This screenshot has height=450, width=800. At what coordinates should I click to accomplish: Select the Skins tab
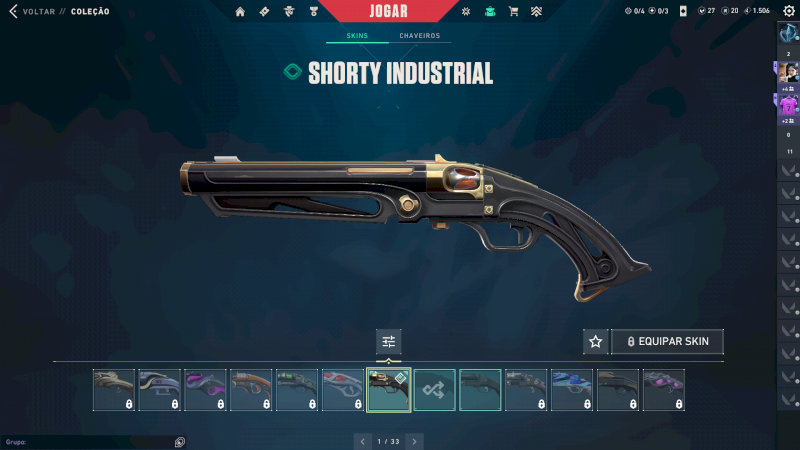pyautogui.click(x=357, y=36)
